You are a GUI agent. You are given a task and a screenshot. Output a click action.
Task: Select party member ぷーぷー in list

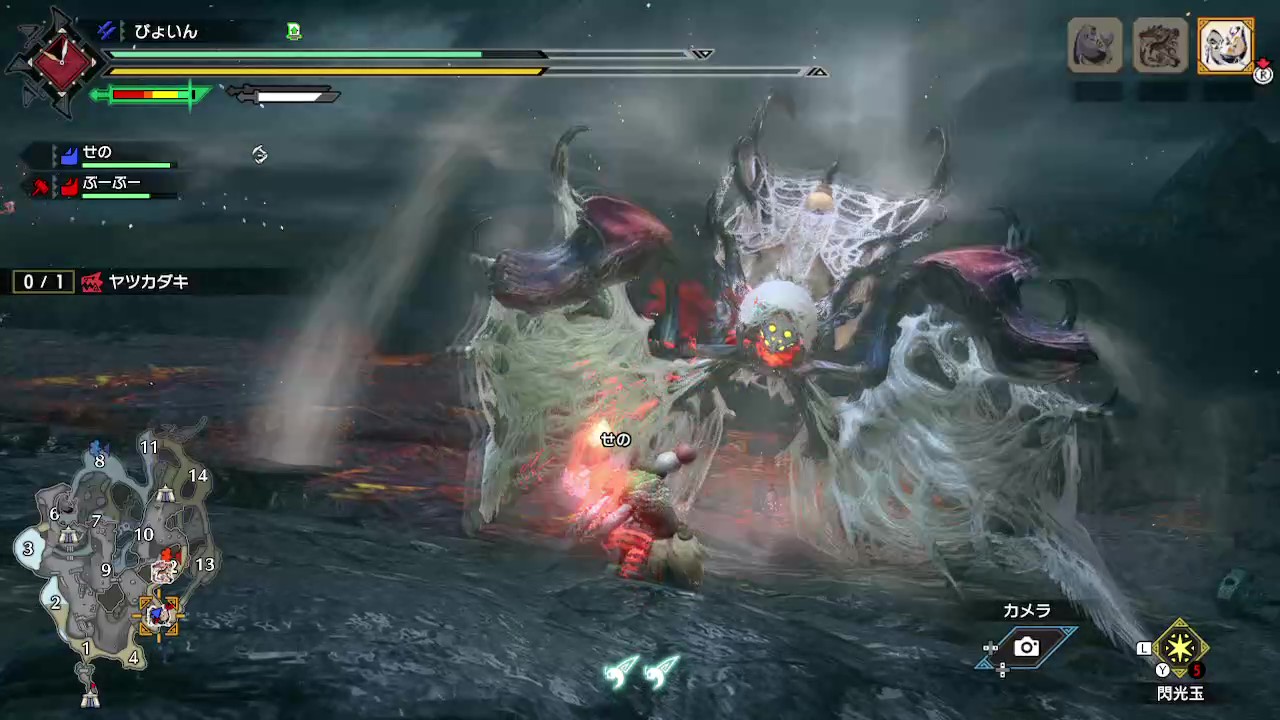click(x=110, y=185)
